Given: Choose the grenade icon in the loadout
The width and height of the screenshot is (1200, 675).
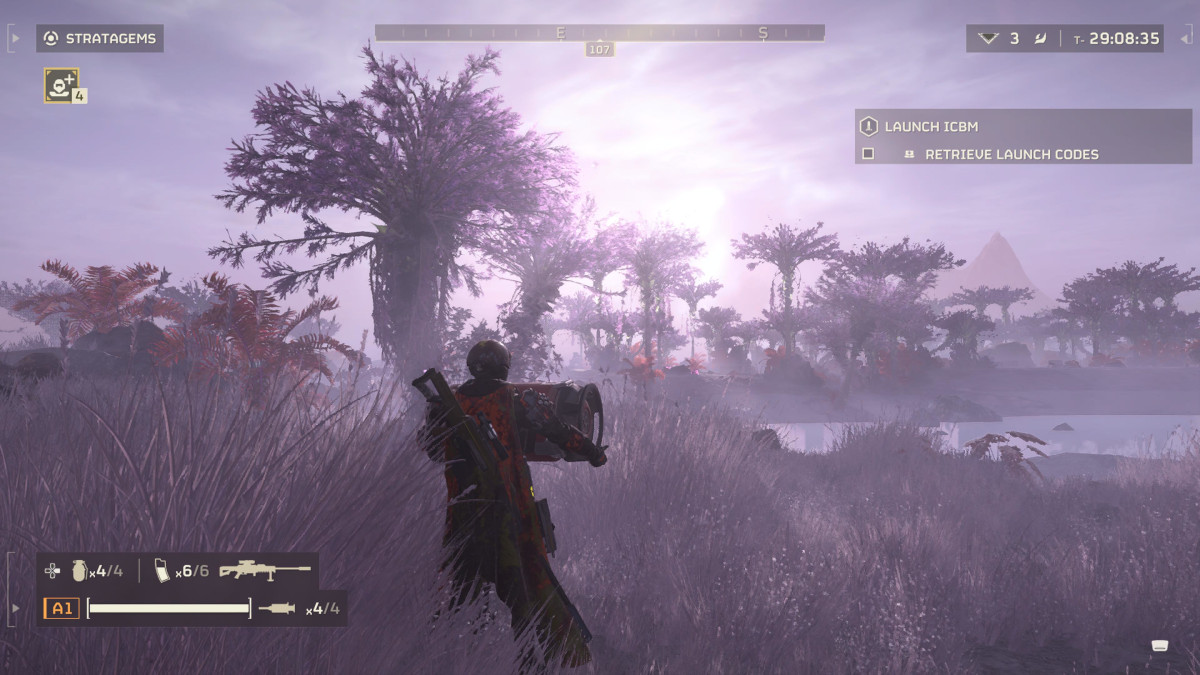Looking at the screenshot, I should coord(79,571).
